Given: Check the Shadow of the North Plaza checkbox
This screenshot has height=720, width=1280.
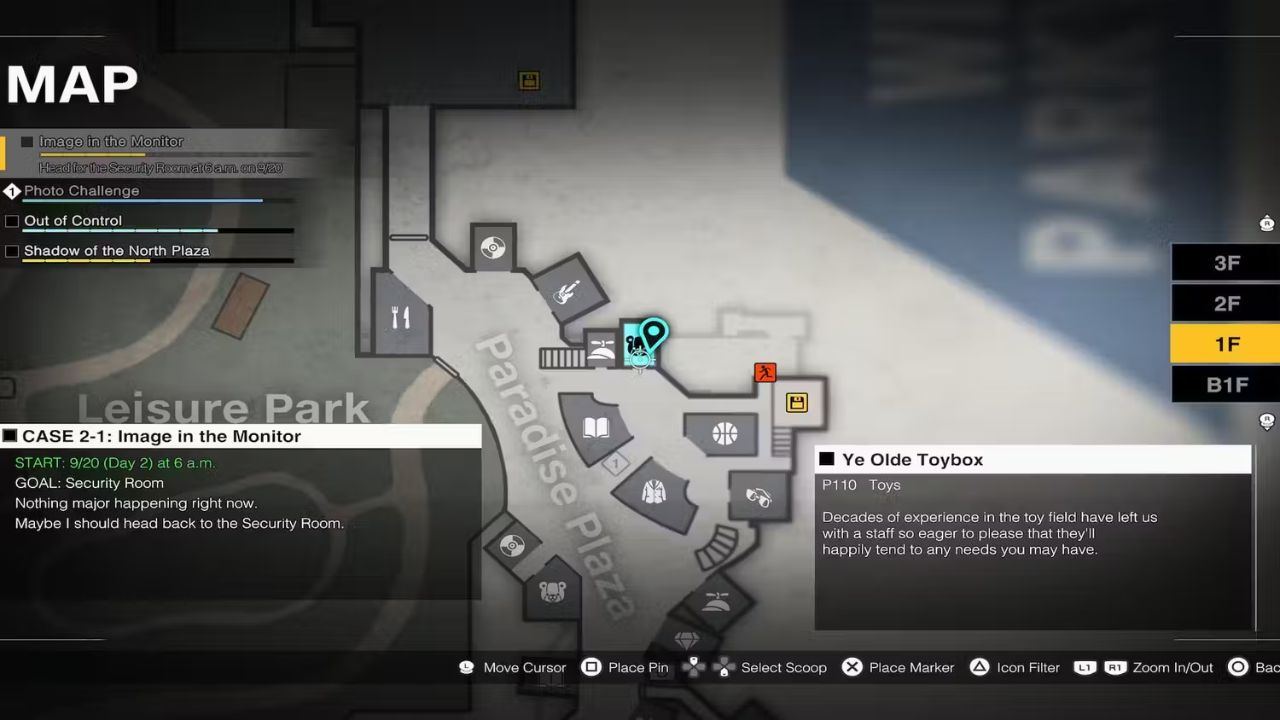Looking at the screenshot, I should (x=11, y=250).
